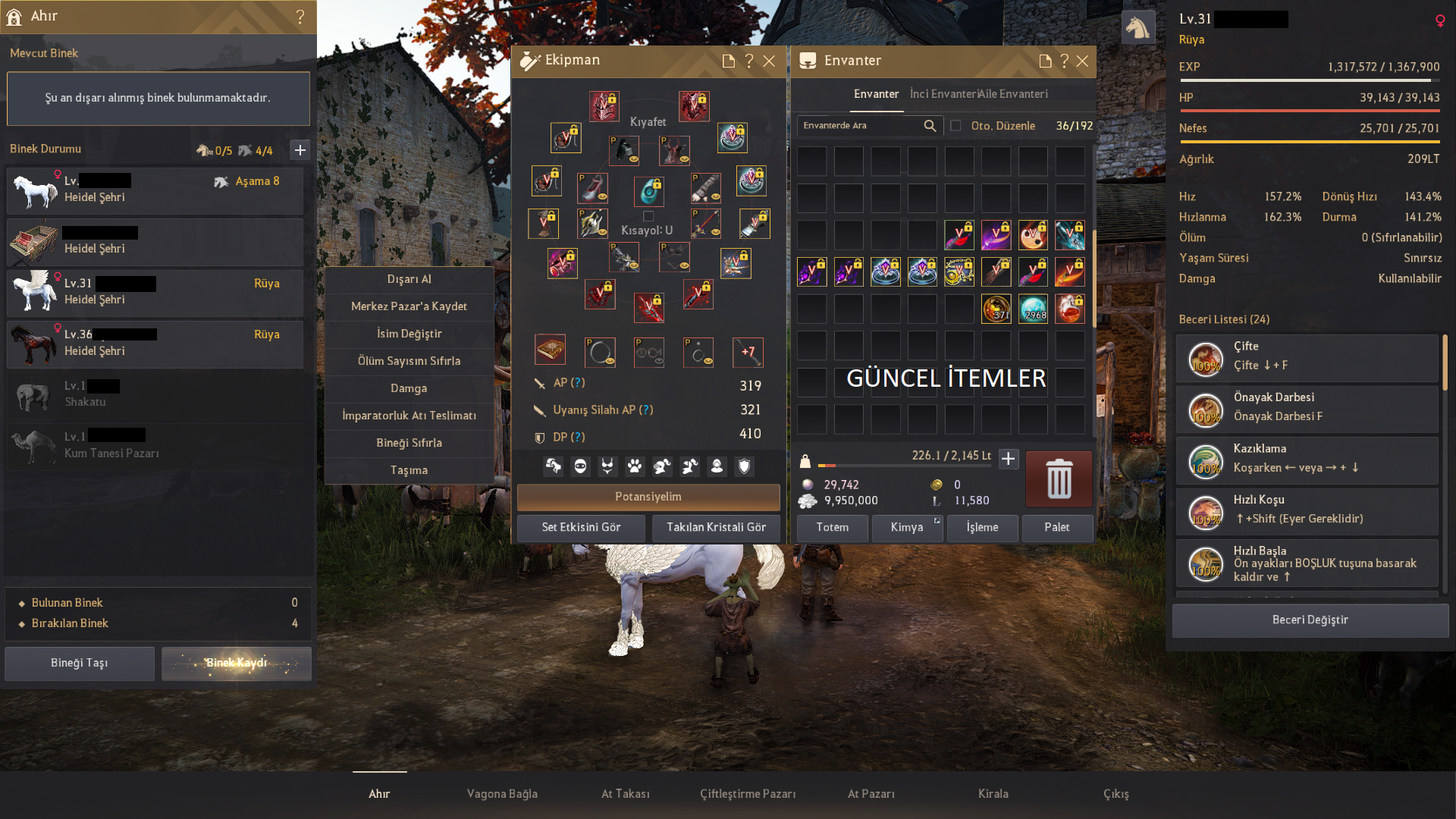Click the Binek Kaydı button
The width and height of the screenshot is (1456, 819).
tap(236, 663)
